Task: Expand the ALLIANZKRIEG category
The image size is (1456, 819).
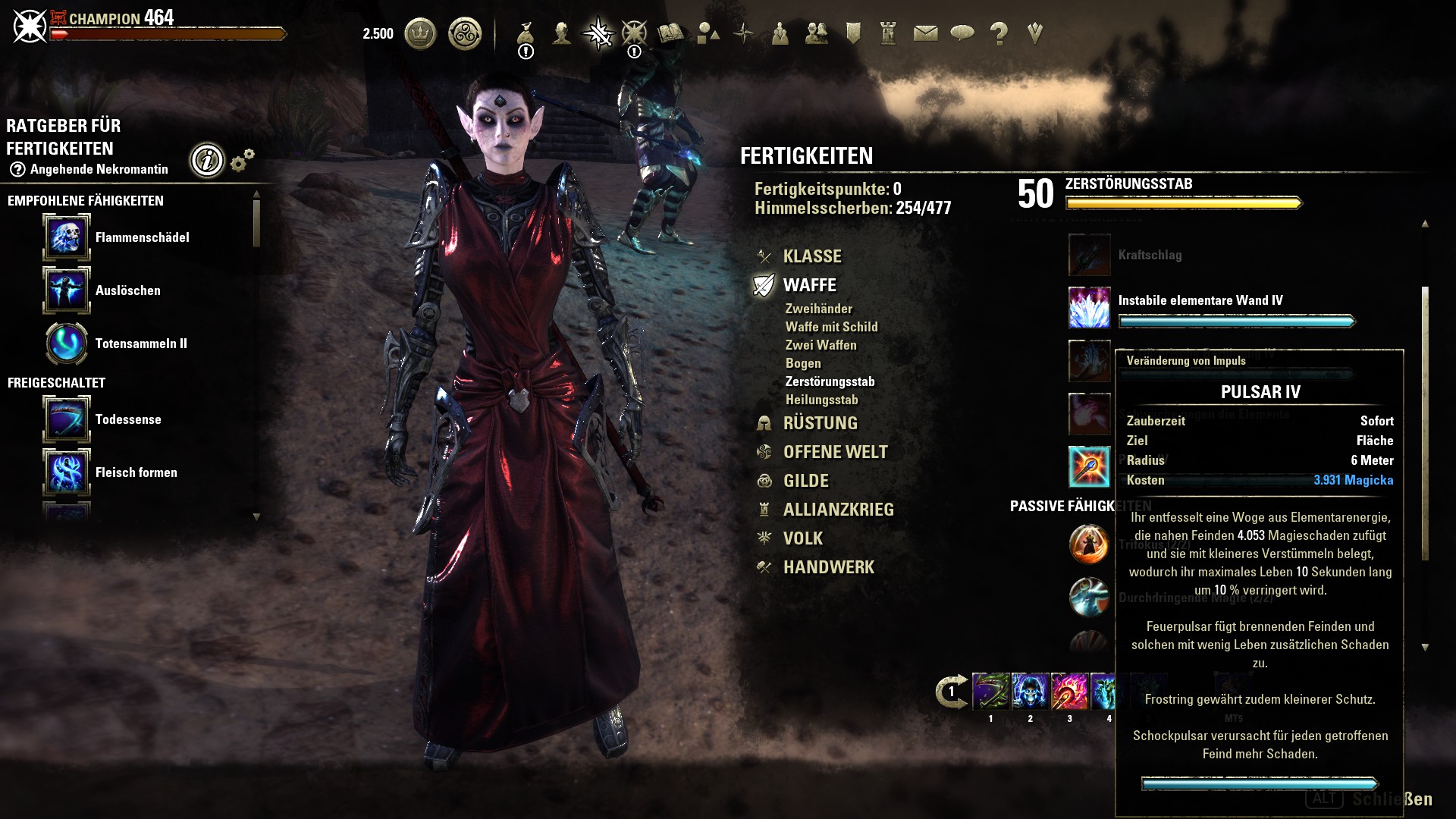Action: tap(838, 510)
